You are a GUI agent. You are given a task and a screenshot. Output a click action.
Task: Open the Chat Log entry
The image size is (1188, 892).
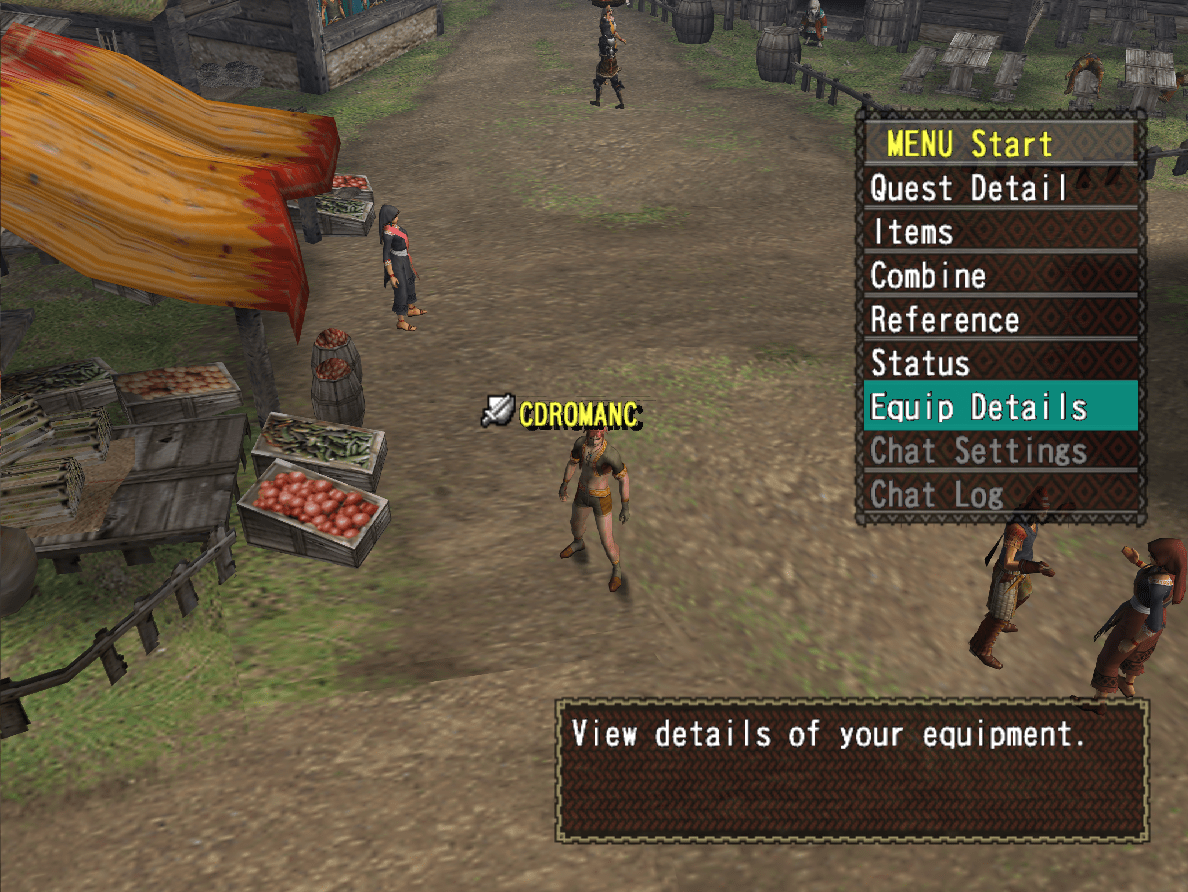coord(1000,494)
